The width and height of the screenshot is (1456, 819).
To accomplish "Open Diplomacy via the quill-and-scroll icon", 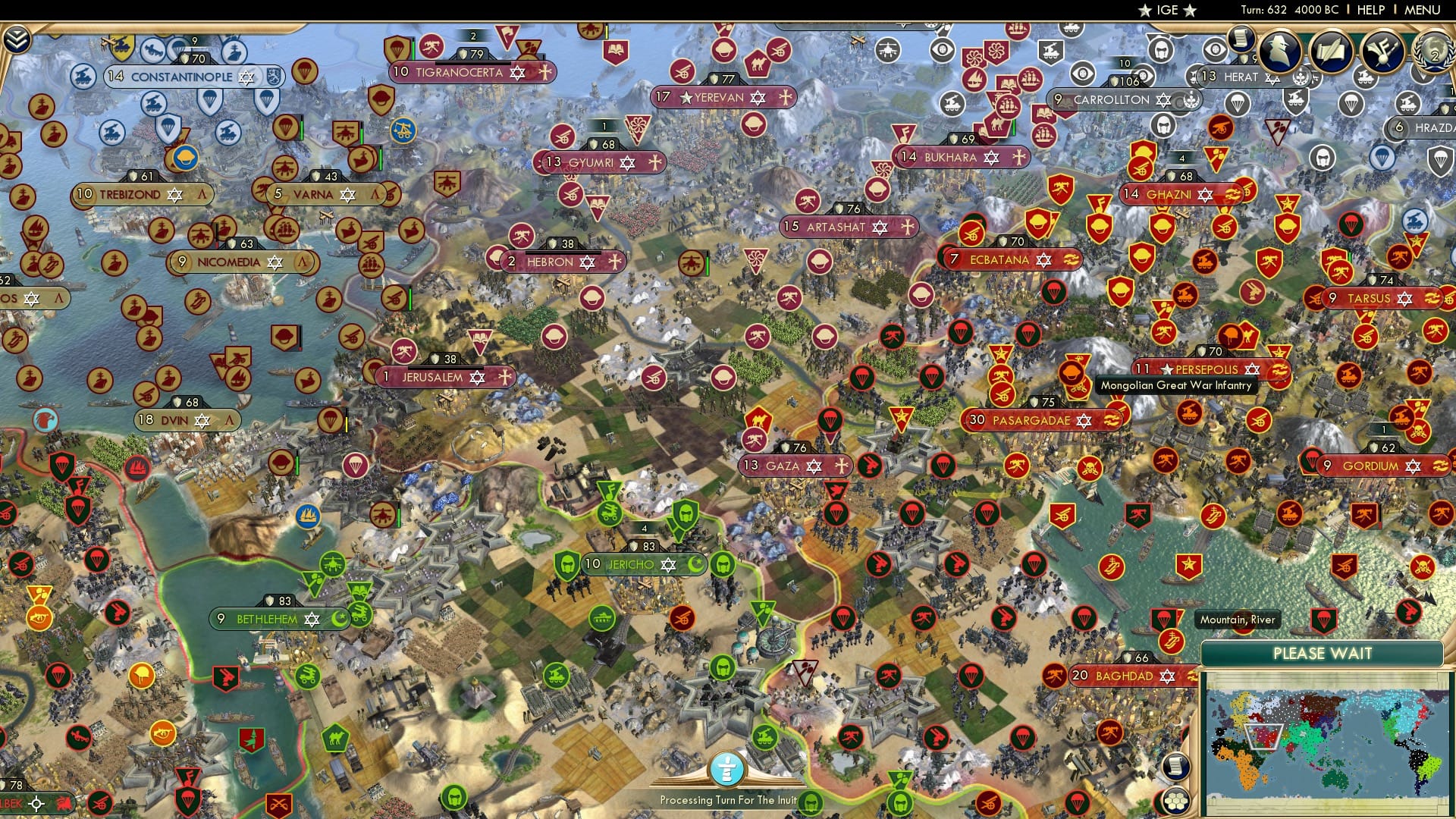I will click(1332, 51).
